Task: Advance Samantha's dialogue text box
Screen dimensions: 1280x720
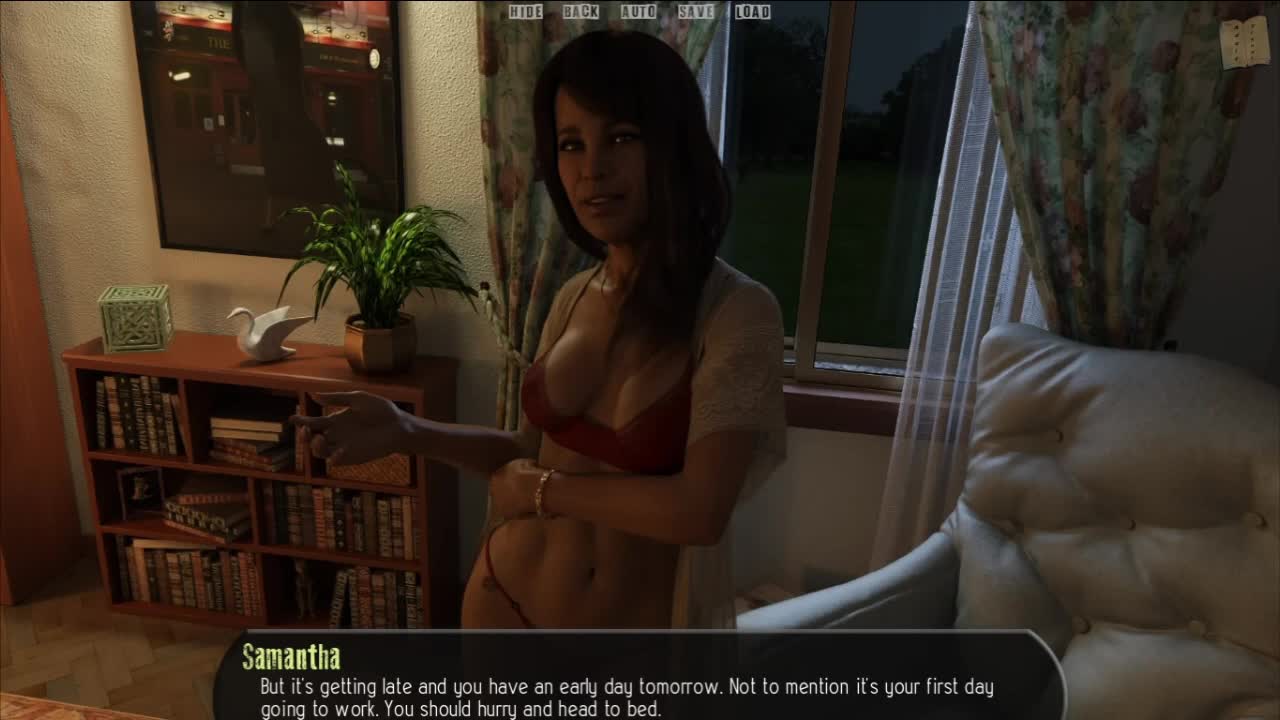Action: (638, 684)
